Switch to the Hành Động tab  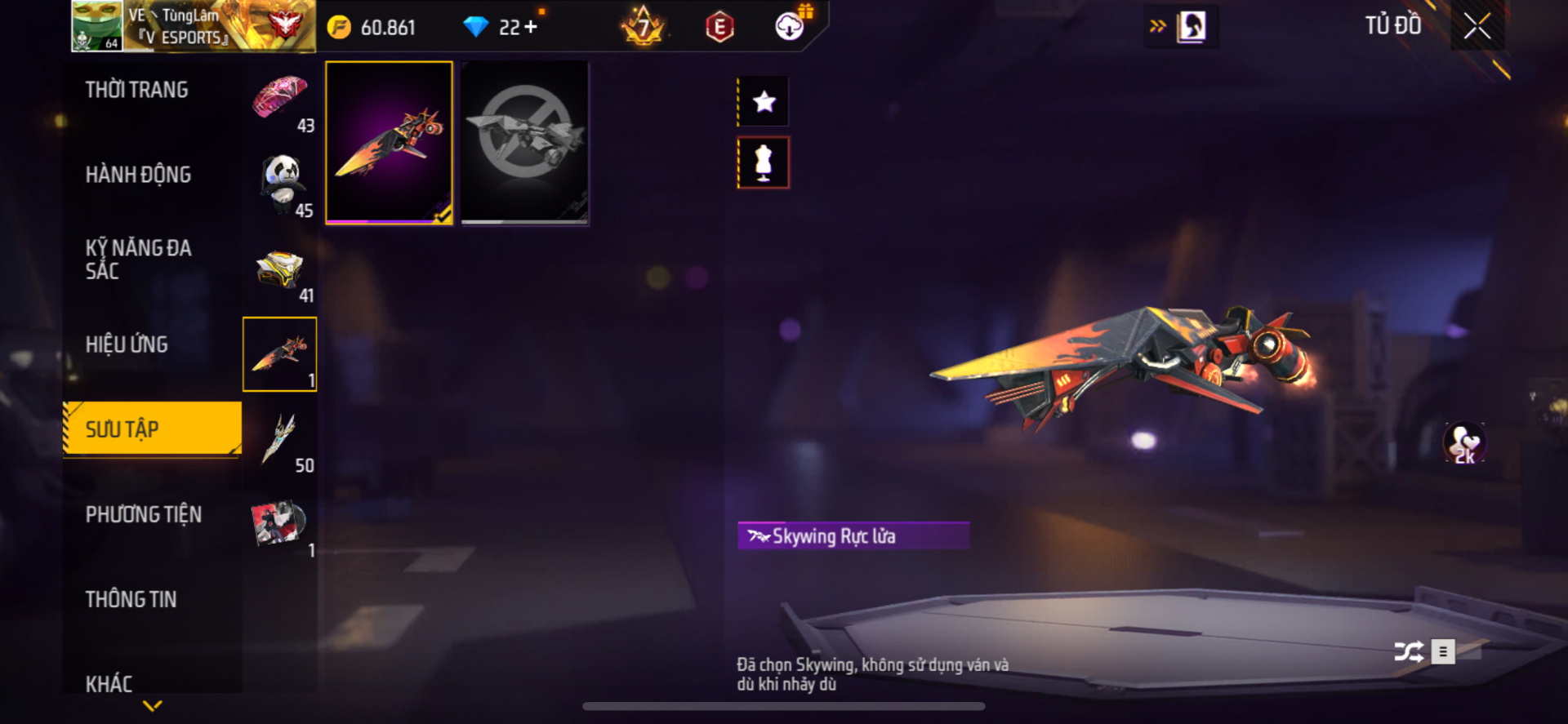click(x=138, y=175)
